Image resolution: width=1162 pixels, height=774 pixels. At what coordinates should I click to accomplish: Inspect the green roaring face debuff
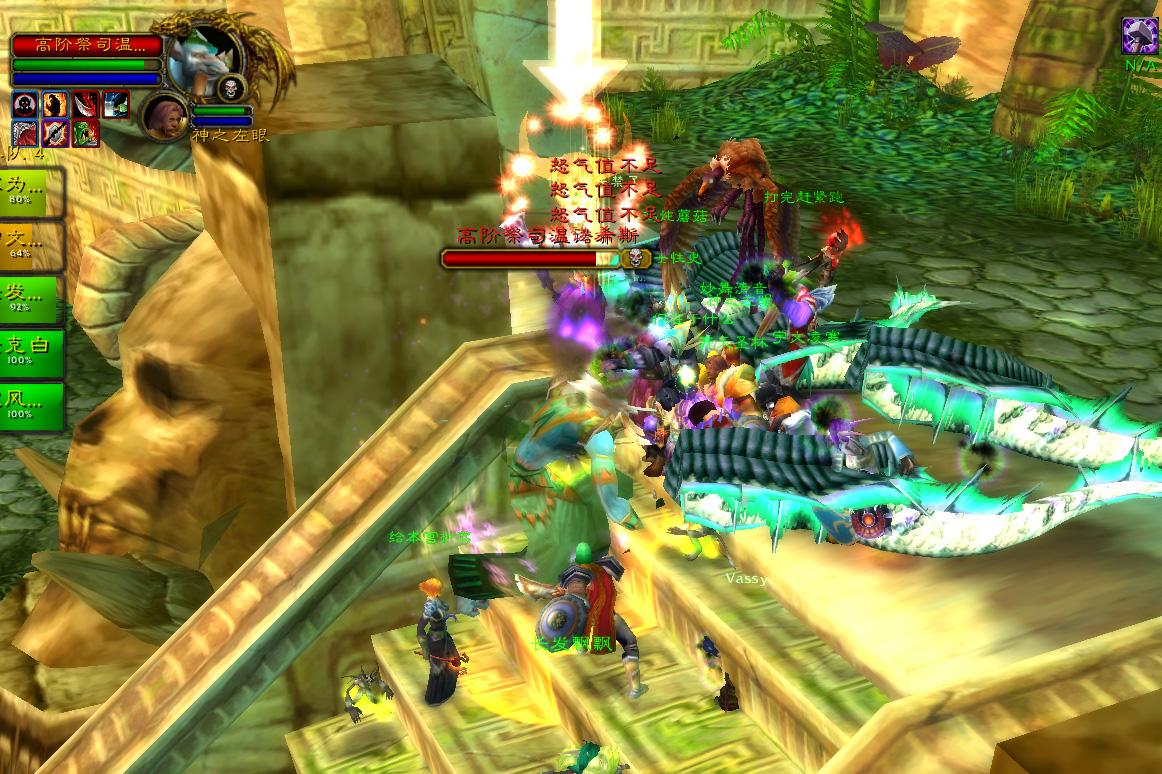click(85, 133)
